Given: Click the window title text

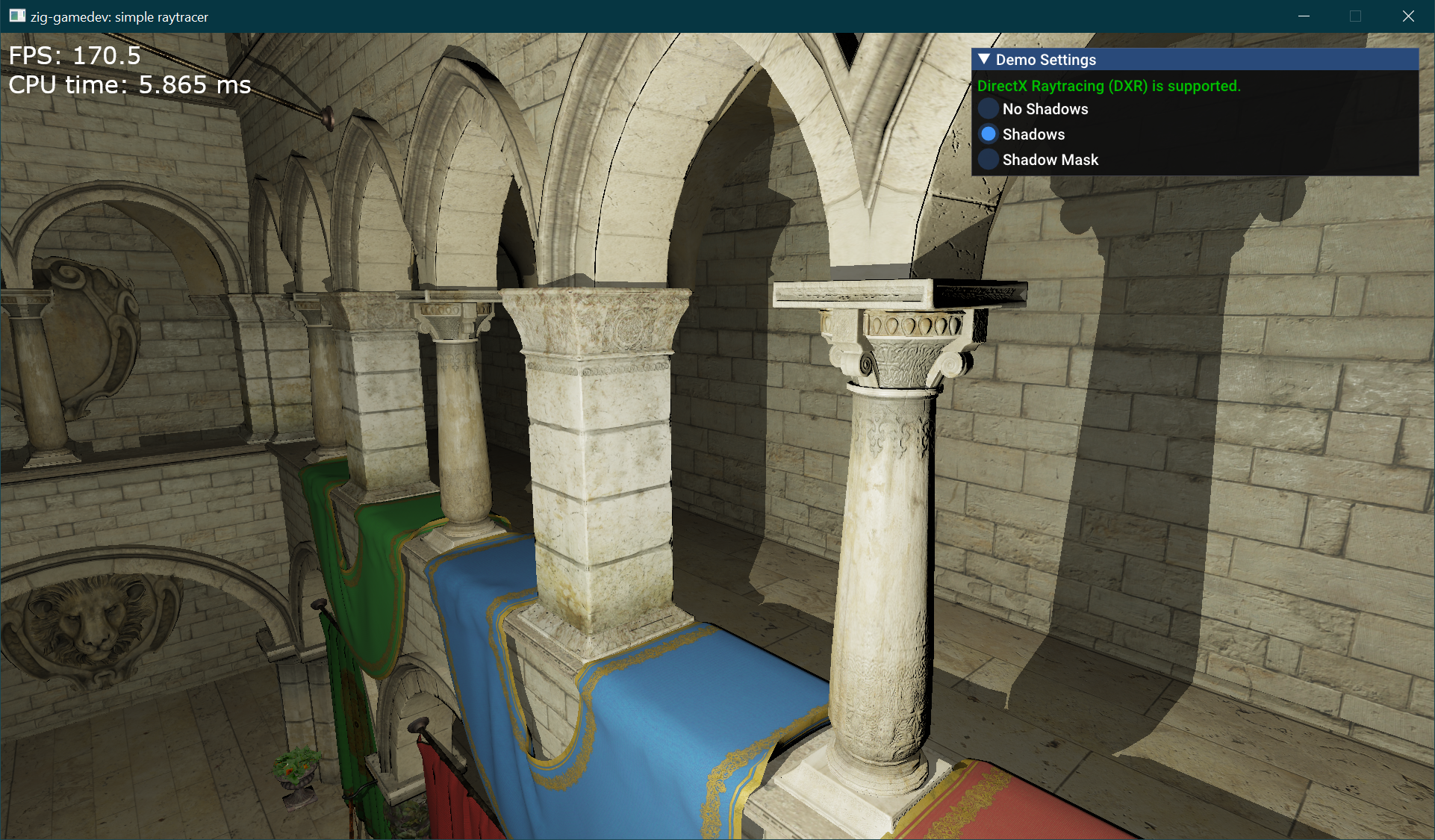Looking at the screenshot, I should (x=118, y=16).
